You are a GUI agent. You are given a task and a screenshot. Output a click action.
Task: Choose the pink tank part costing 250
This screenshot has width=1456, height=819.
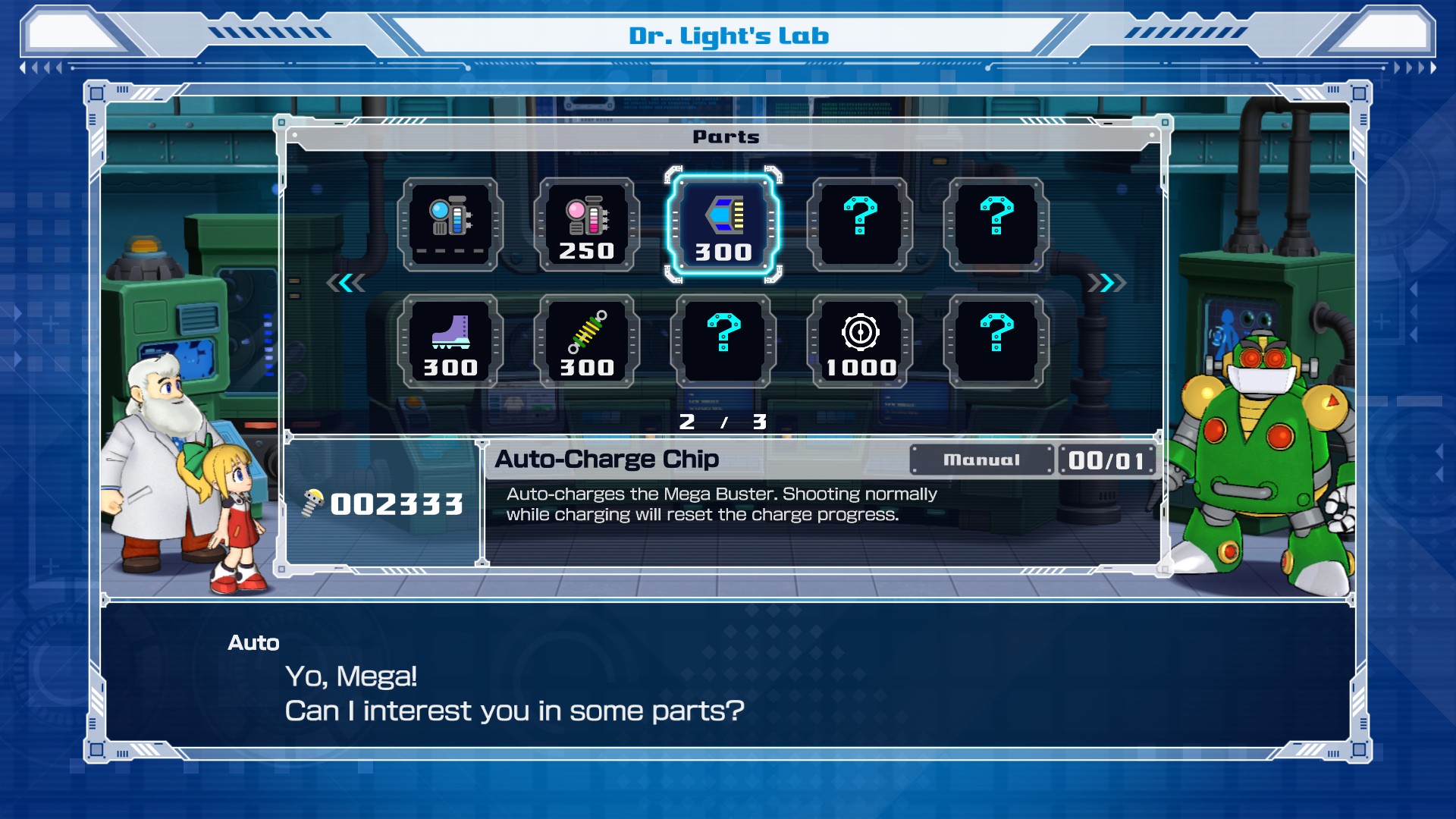coord(586,225)
